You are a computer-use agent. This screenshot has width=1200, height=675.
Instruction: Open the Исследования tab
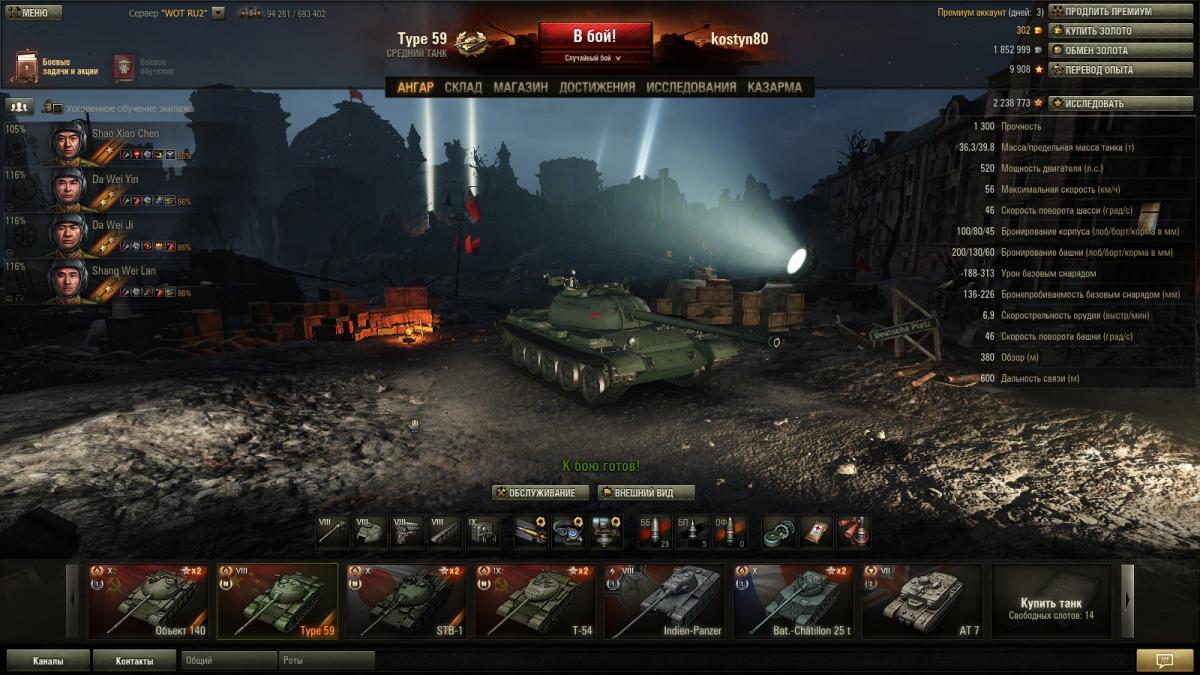pyautogui.click(x=691, y=87)
